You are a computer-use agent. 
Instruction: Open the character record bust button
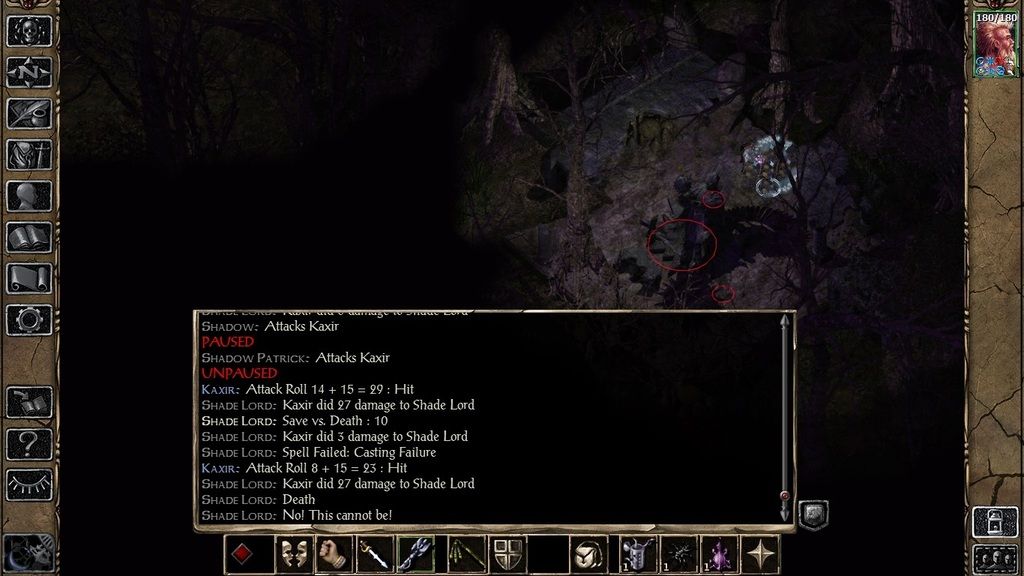[x=29, y=195]
